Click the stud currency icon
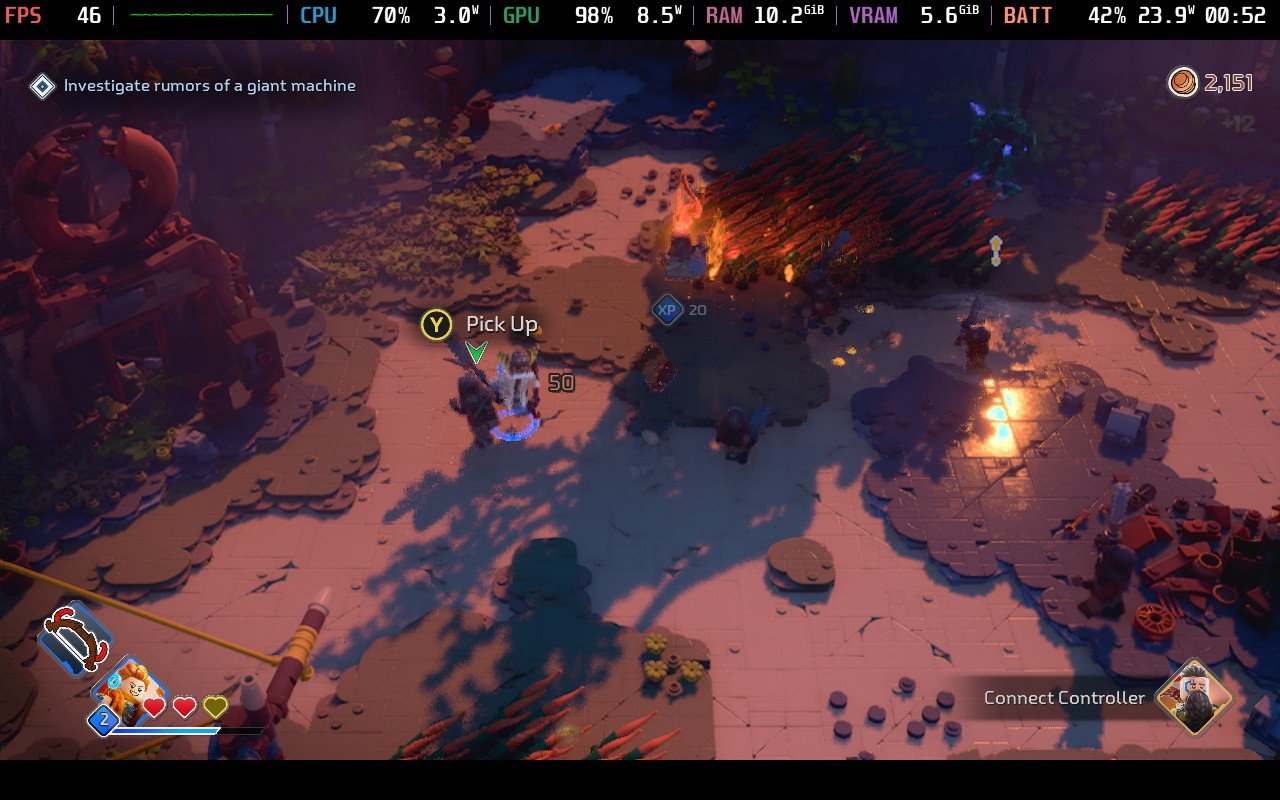Screen dimensions: 1280x800 click(x=1183, y=82)
